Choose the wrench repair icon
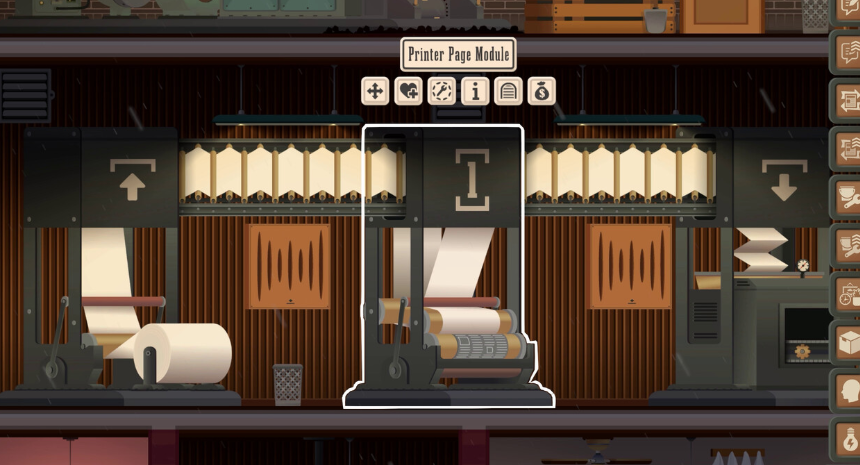860x465 pixels. [x=441, y=92]
